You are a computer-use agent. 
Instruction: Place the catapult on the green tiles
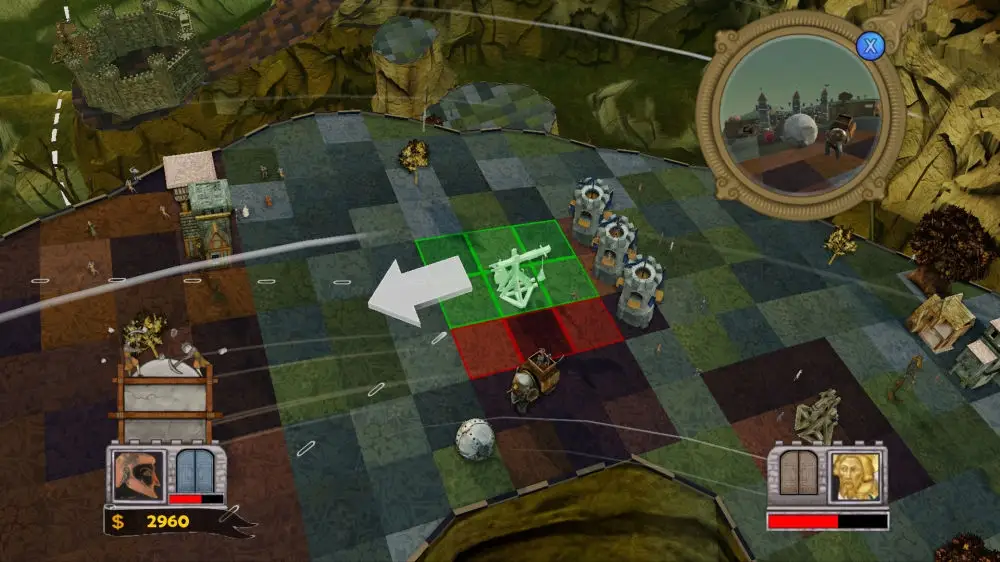518,274
